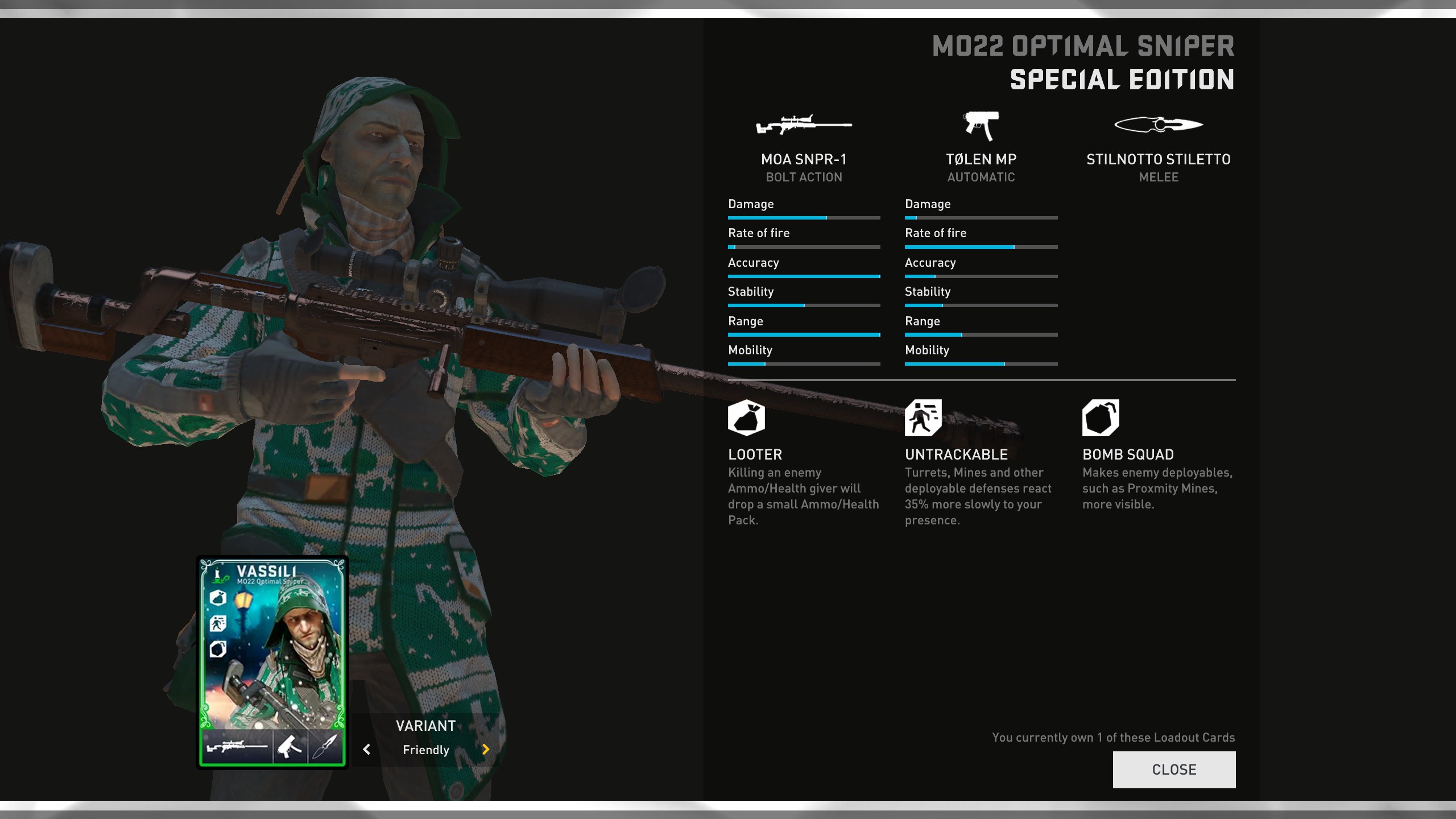Switch to the next variant

tap(485, 750)
